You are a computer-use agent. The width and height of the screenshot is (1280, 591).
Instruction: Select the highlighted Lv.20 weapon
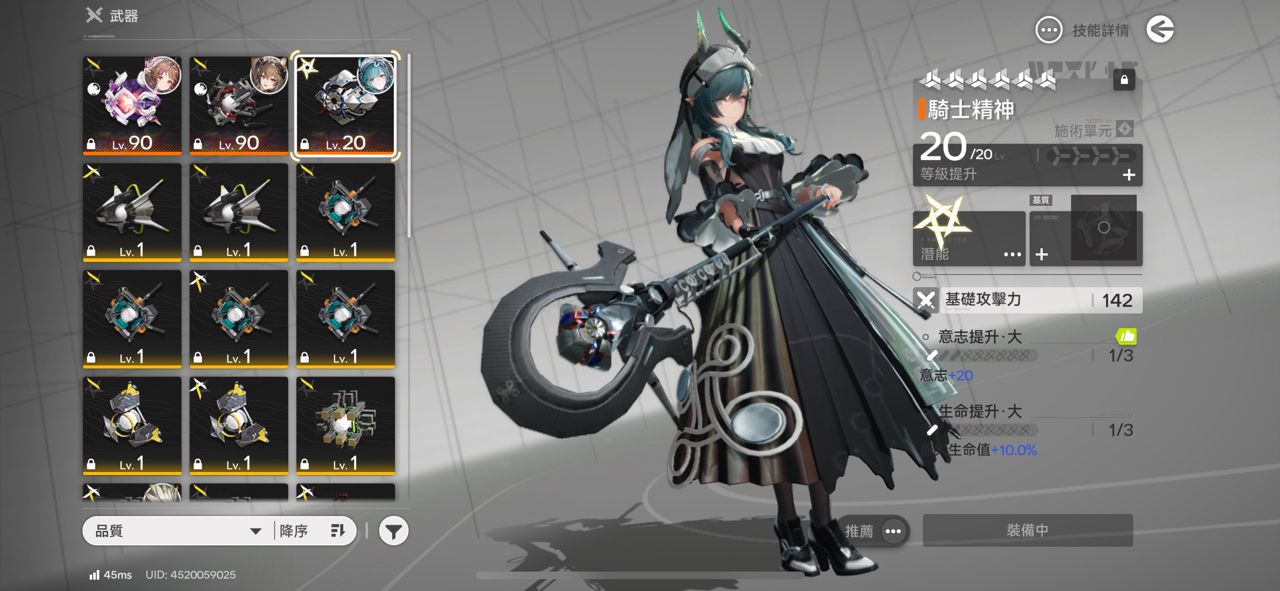click(345, 107)
